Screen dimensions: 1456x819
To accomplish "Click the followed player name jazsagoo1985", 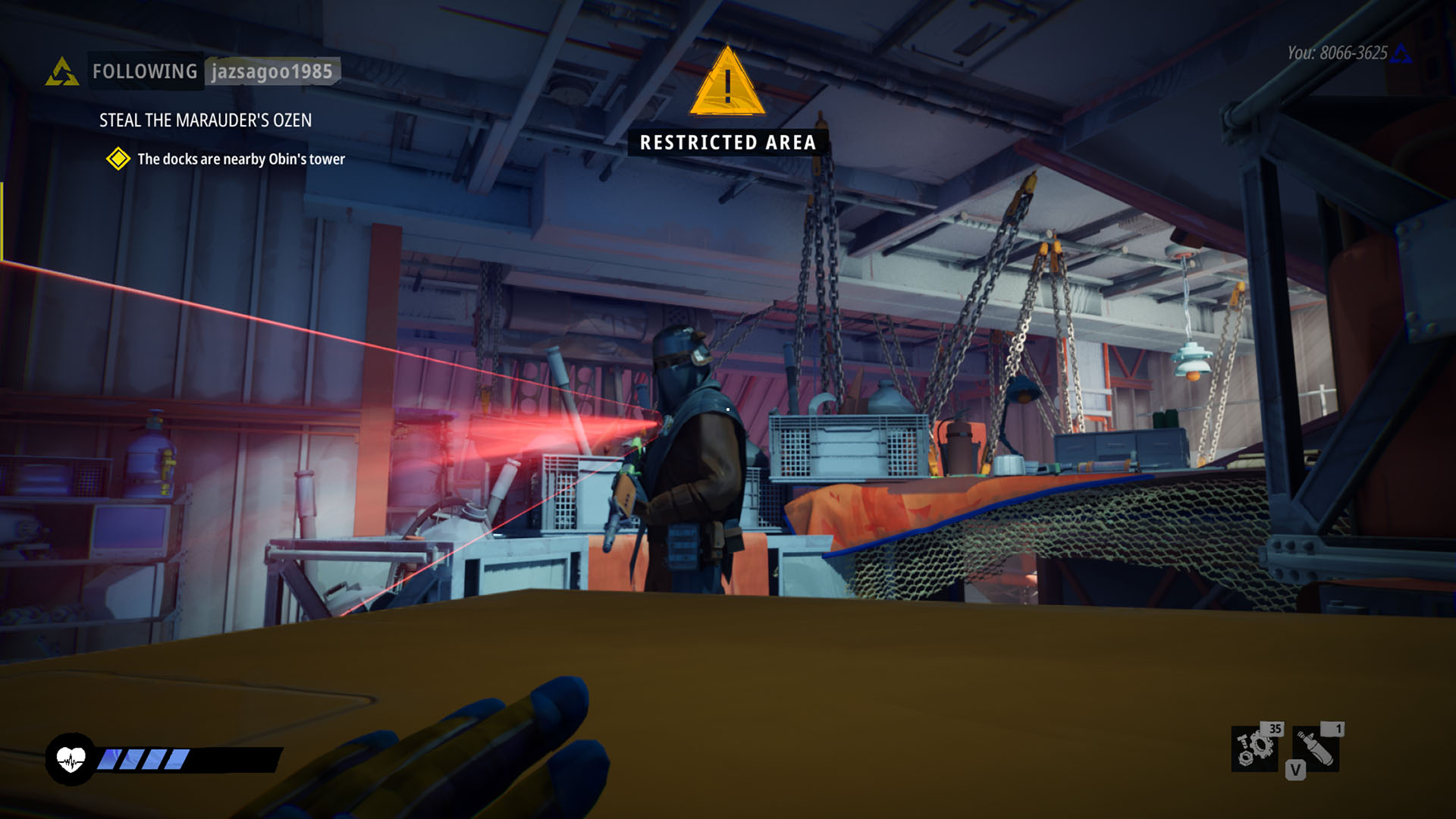I will click(271, 72).
